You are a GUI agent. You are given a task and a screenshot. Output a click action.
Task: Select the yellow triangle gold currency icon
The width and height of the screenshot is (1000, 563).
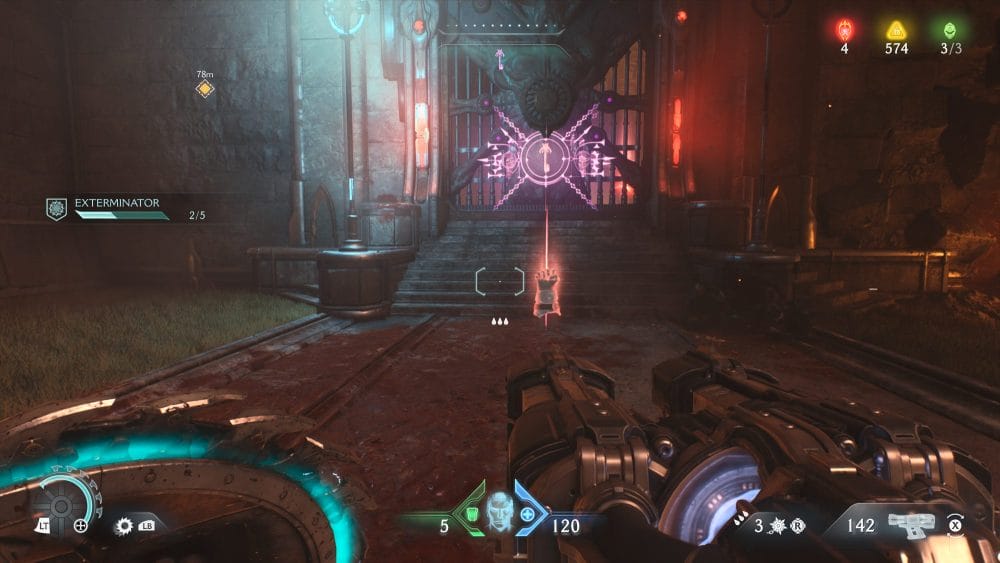click(x=896, y=30)
